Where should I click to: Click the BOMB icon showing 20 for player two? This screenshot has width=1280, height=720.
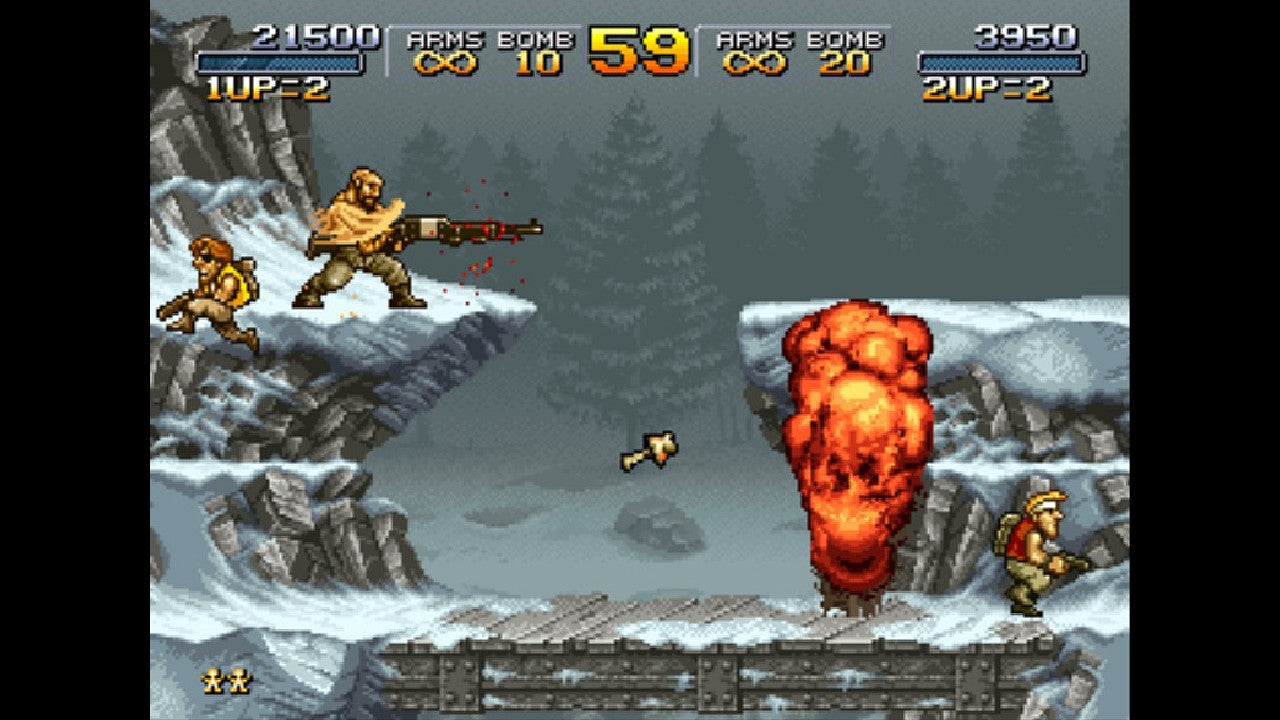tap(845, 65)
